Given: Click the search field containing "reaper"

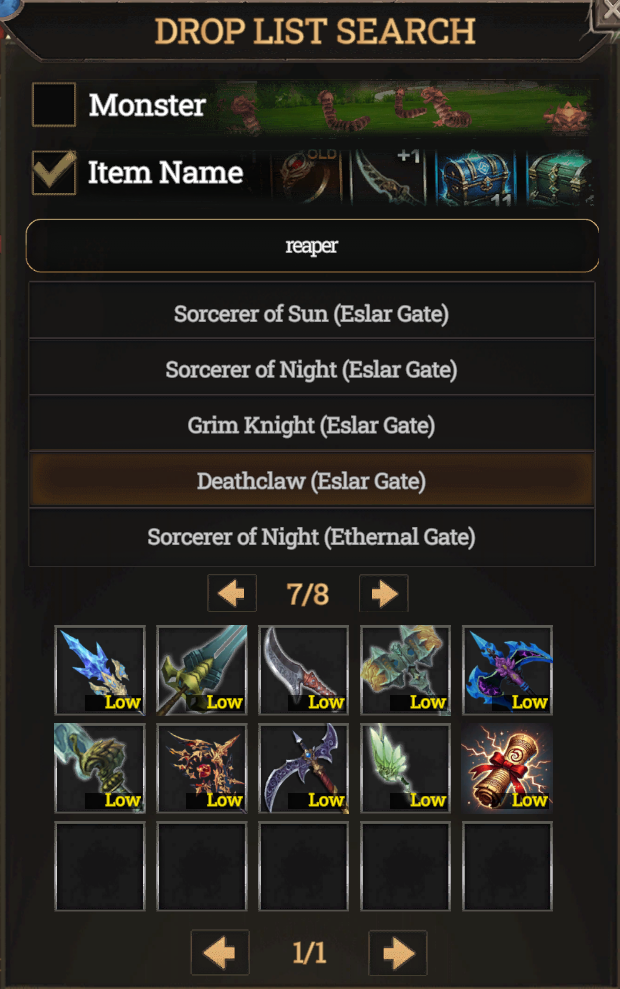Looking at the screenshot, I should click(312, 246).
